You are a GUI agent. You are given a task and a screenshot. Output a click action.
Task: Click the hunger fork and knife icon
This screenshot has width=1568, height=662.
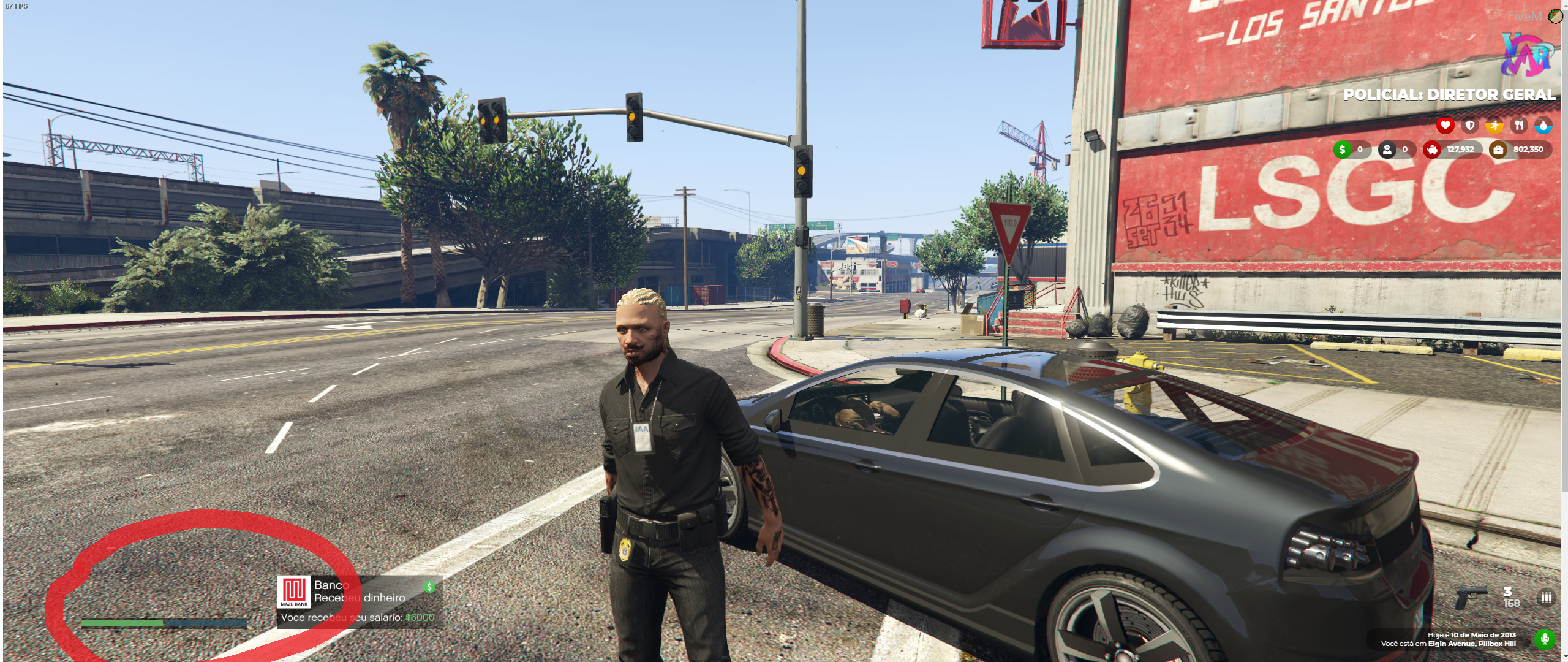pyautogui.click(x=1520, y=126)
